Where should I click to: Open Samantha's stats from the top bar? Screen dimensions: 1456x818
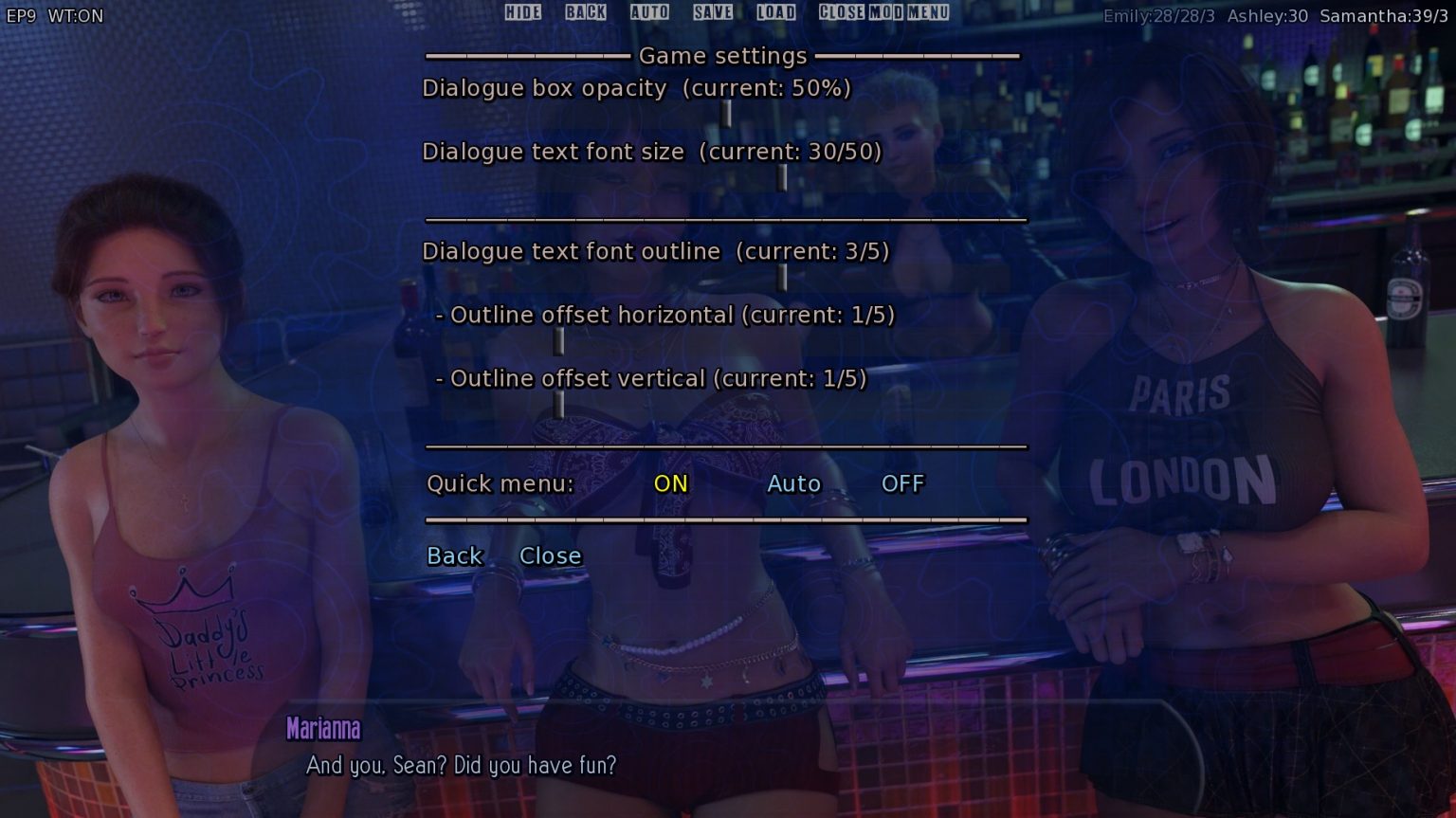pyautogui.click(x=1384, y=15)
